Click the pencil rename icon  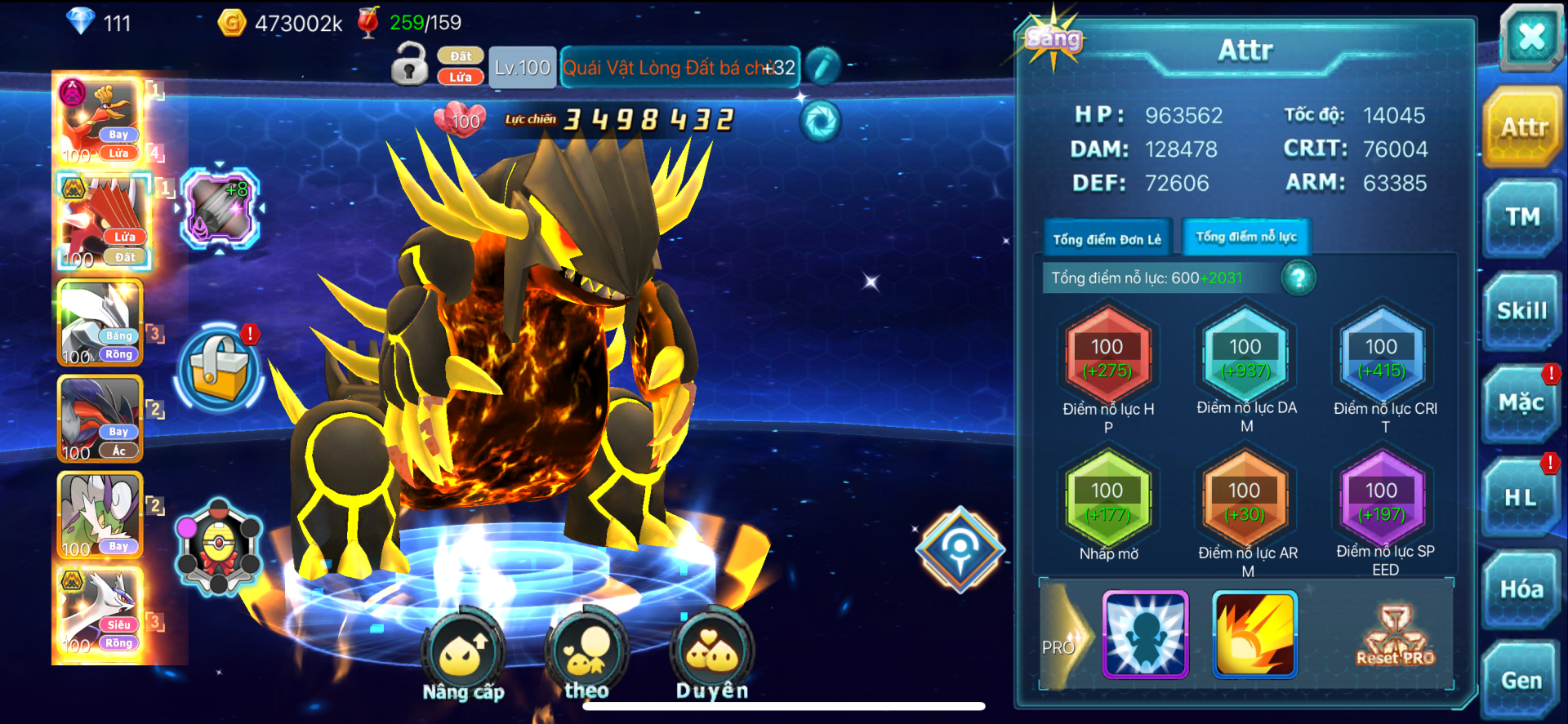[x=823, y=67]
